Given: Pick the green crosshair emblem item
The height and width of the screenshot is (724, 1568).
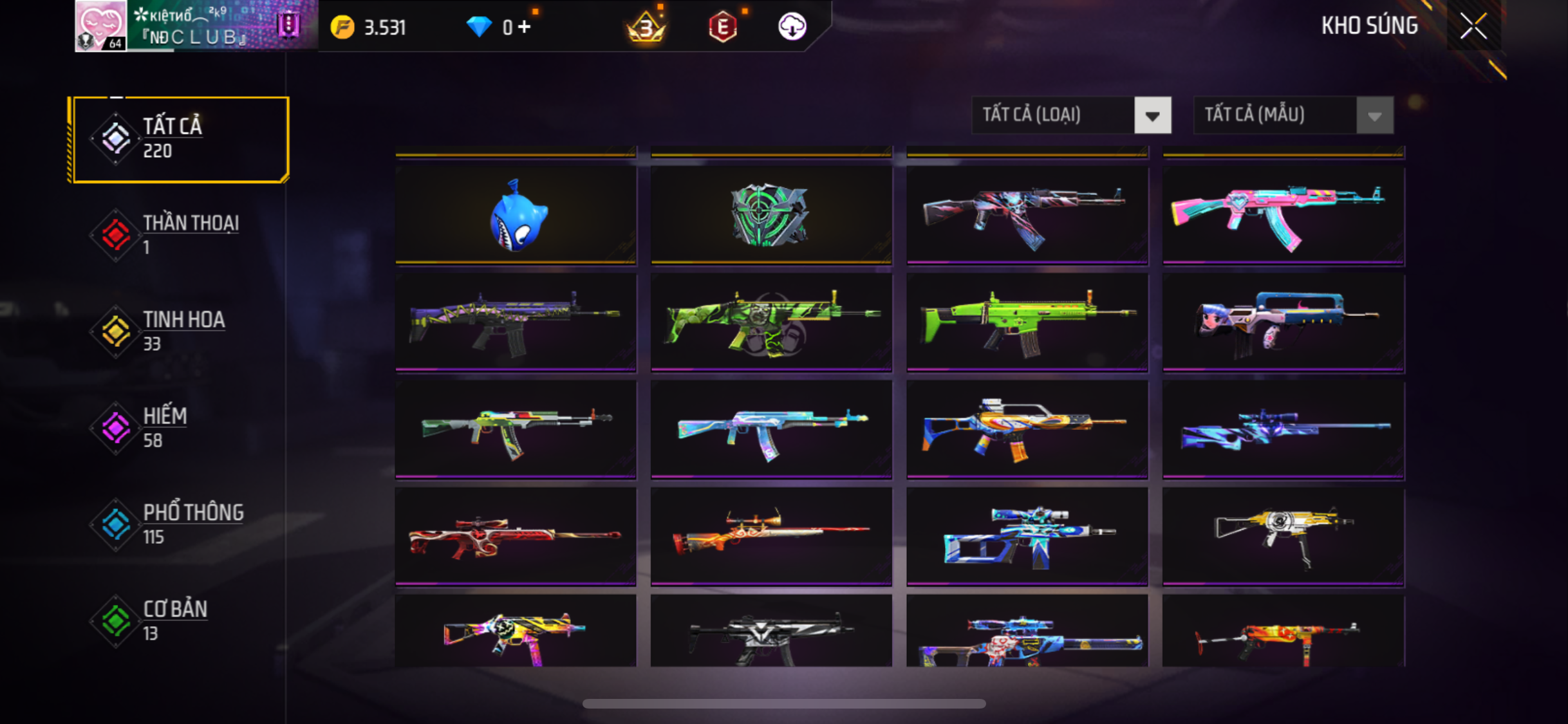Looking at the screenshot, I should [770, 216].
